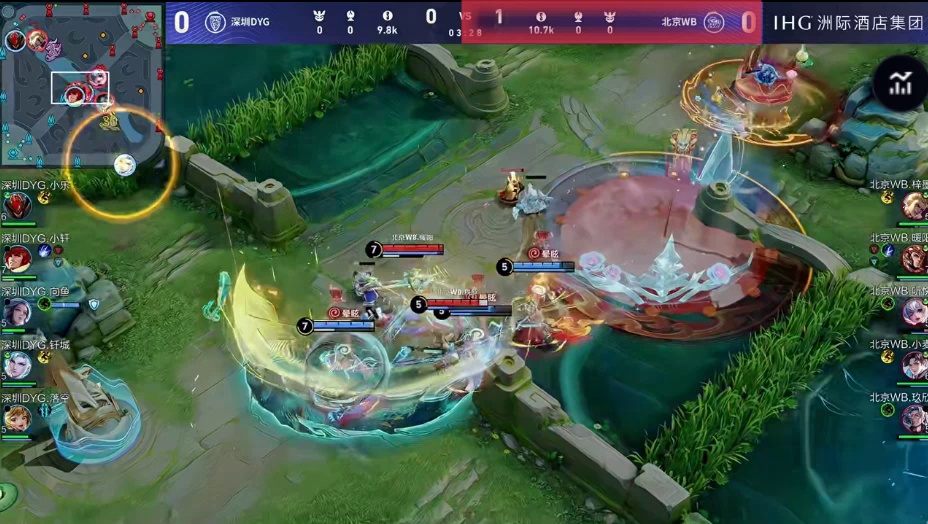
Task: Select 深圳DYG.小乐 player portrait
Action: click(17, 206)
